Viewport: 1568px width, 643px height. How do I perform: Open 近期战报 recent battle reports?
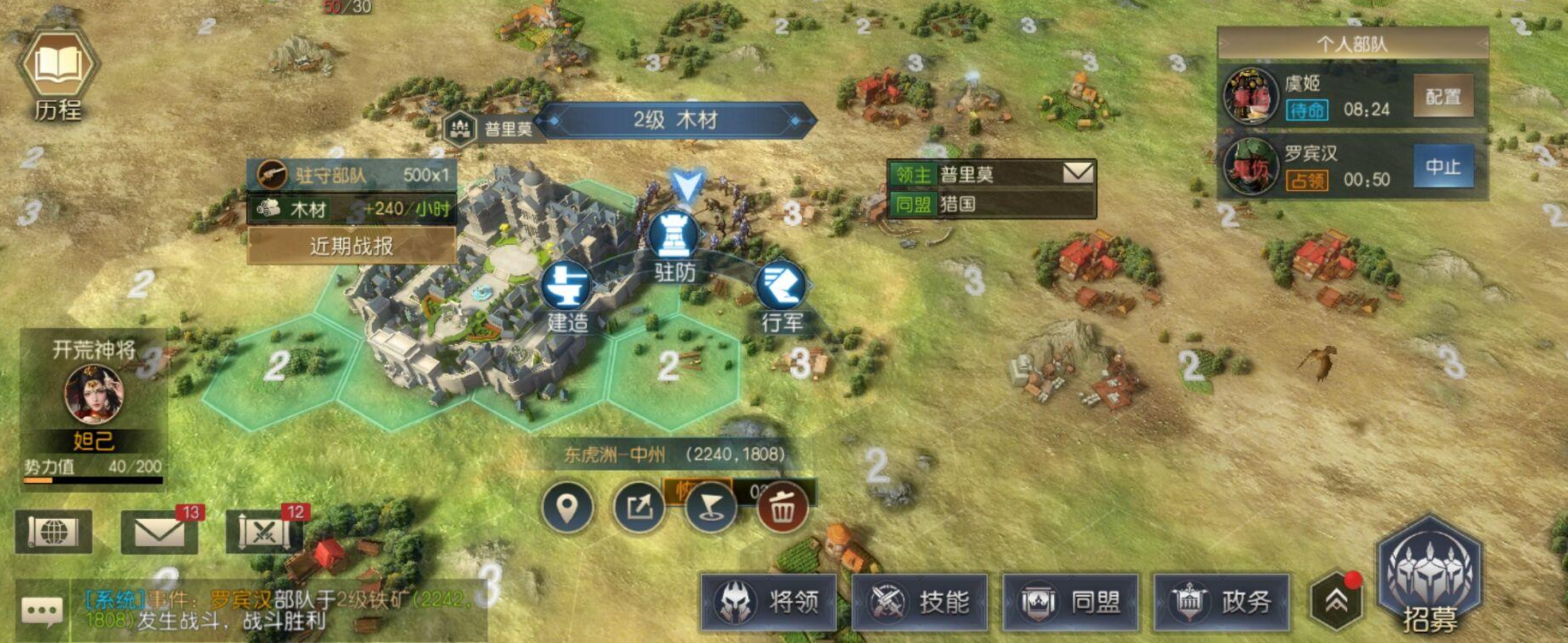[x=351, y=247]
